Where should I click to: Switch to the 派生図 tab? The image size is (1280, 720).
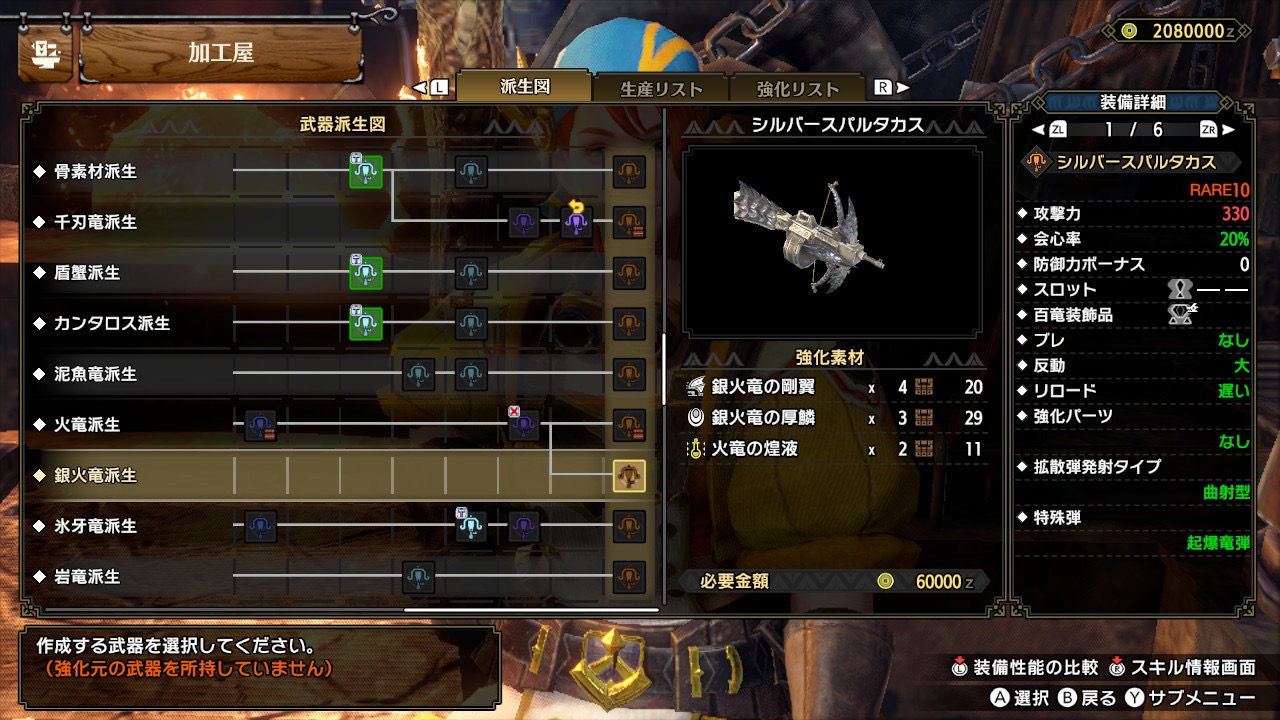pos(524,87)
